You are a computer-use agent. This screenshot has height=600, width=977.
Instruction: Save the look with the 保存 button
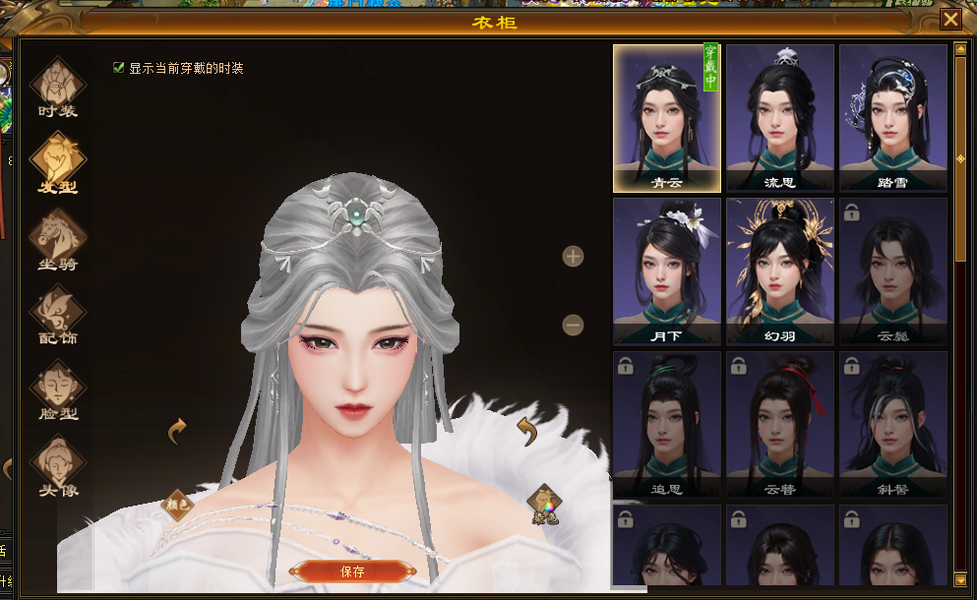(352, 571)
